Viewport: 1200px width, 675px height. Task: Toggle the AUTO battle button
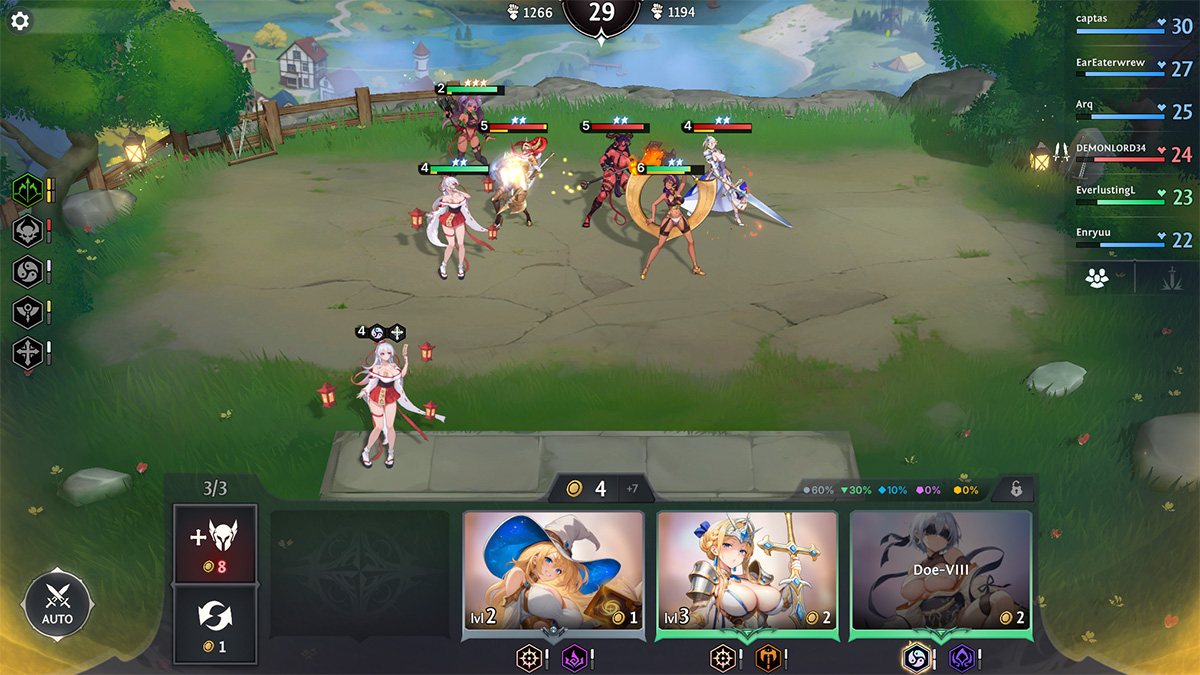click(x=57, y=605)
